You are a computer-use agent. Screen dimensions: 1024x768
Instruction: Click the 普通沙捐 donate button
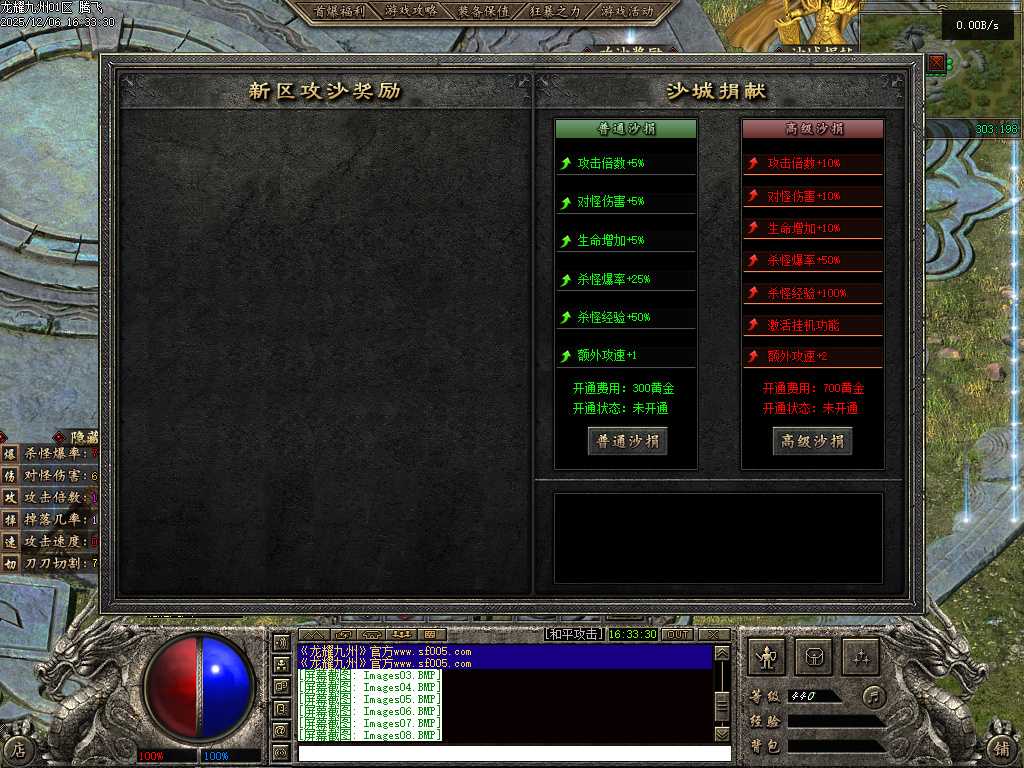[x=627, y=441]
